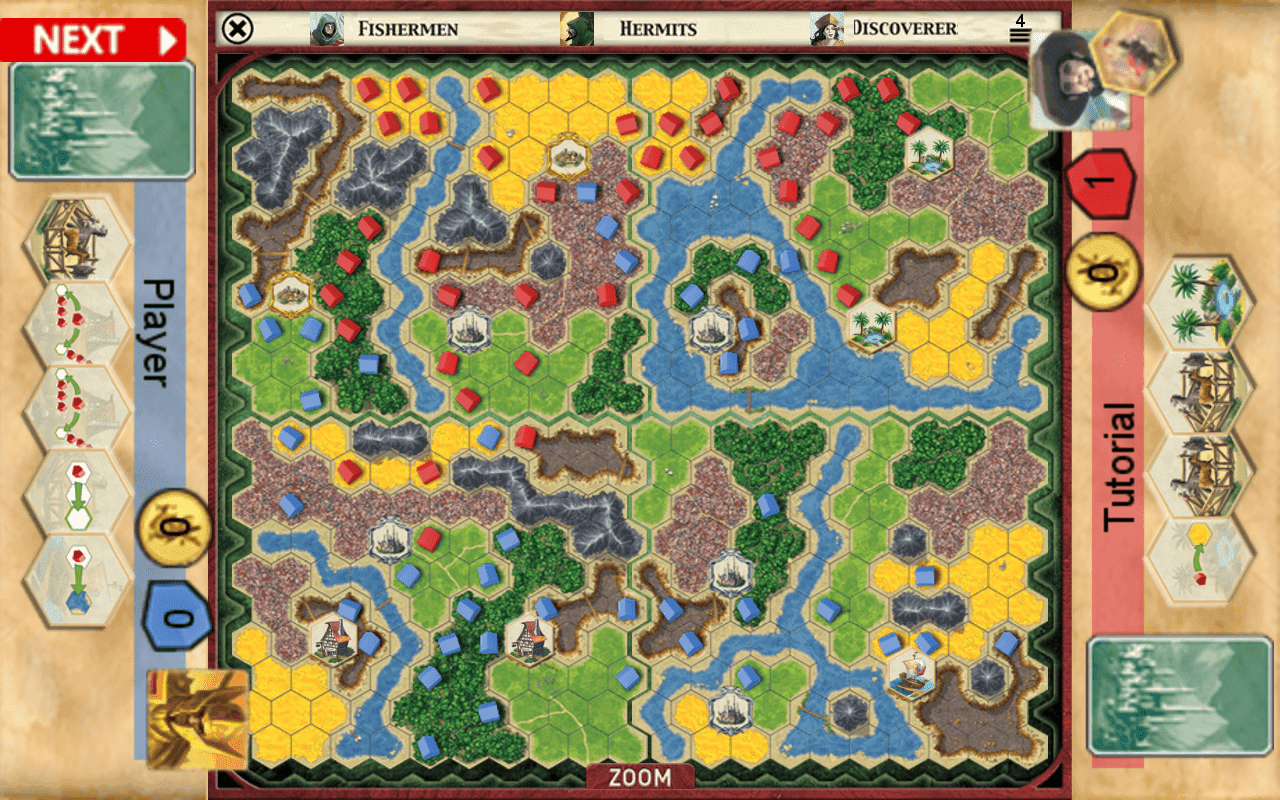View the Player's terrain card thumbnail
The image size is (1280, 800).
(99, 118)
